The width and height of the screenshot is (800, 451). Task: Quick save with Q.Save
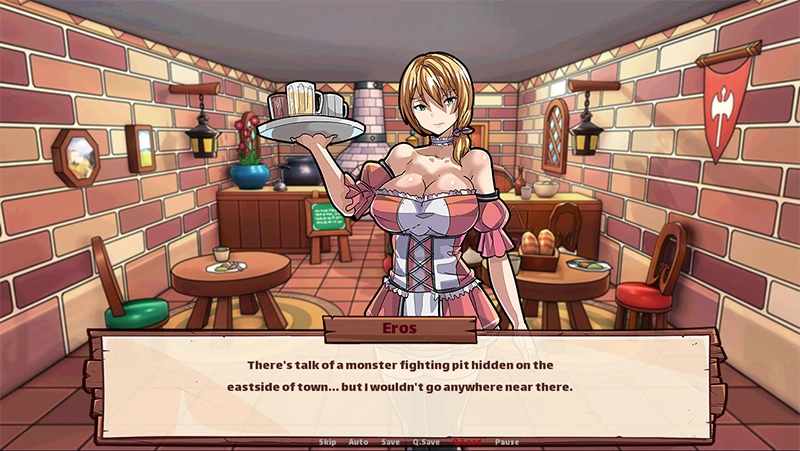pos(426,442)
